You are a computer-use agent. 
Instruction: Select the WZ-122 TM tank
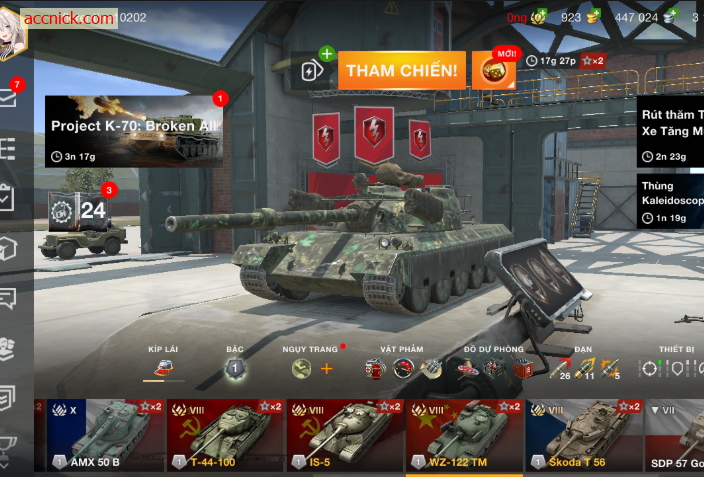[x=464, y=435]
